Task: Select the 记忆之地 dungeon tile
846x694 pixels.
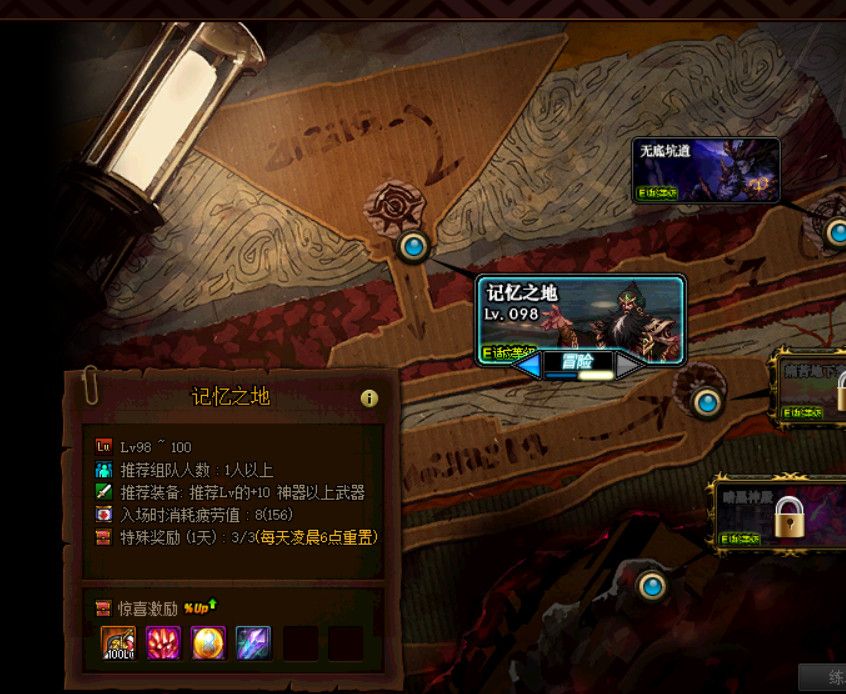Action: 580,313
